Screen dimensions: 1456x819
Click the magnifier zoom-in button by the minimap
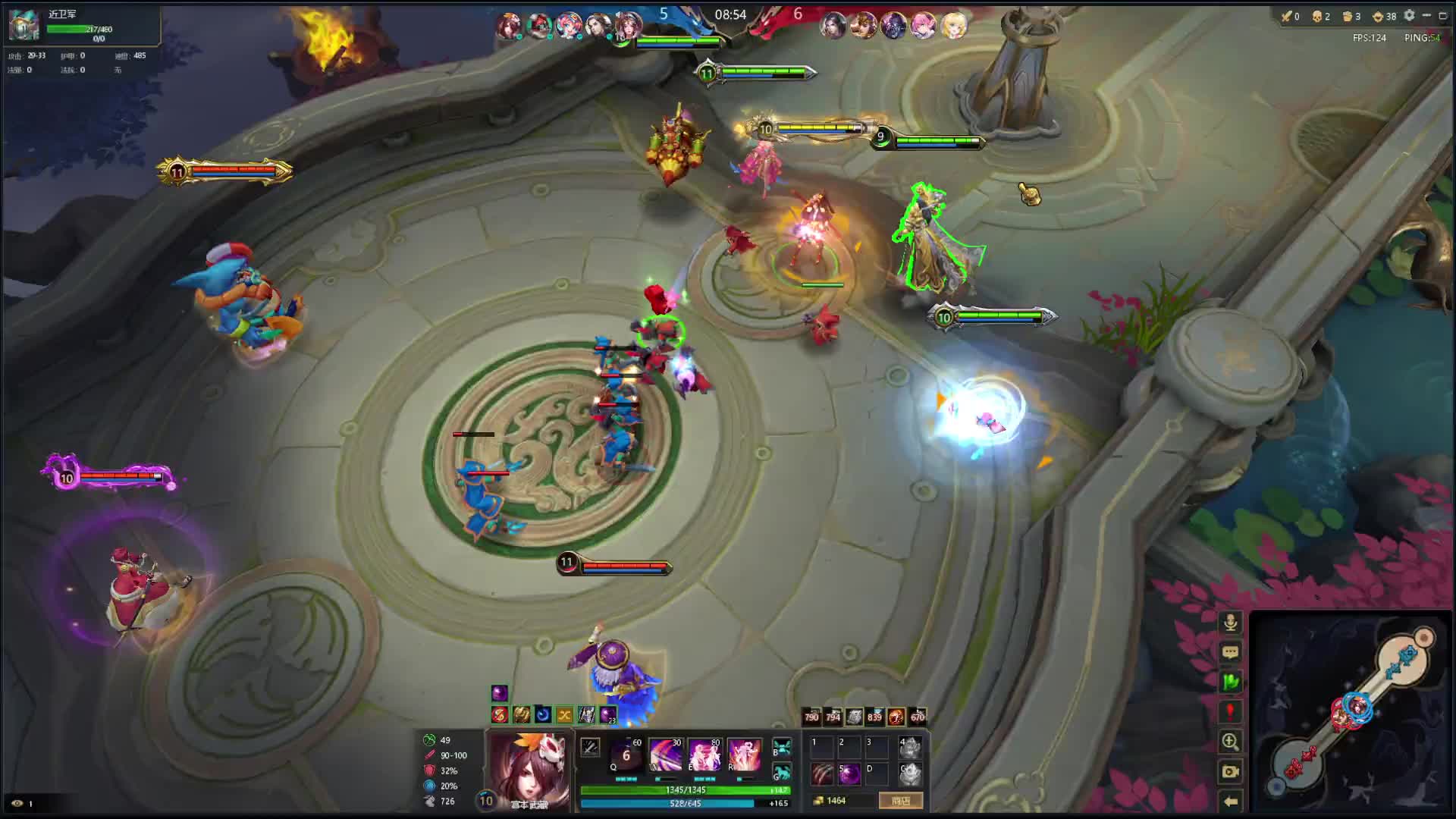tap(1230, 742)
